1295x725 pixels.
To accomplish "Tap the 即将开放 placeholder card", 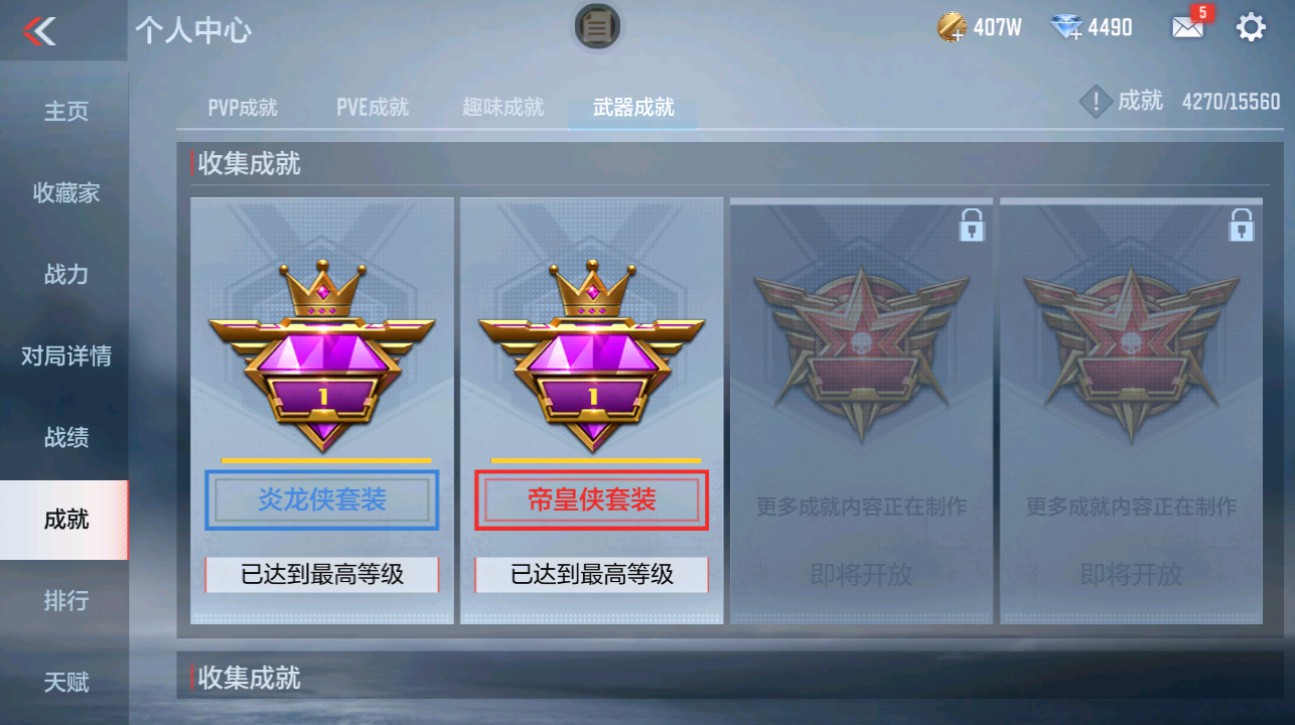I will tap(862, 574).
